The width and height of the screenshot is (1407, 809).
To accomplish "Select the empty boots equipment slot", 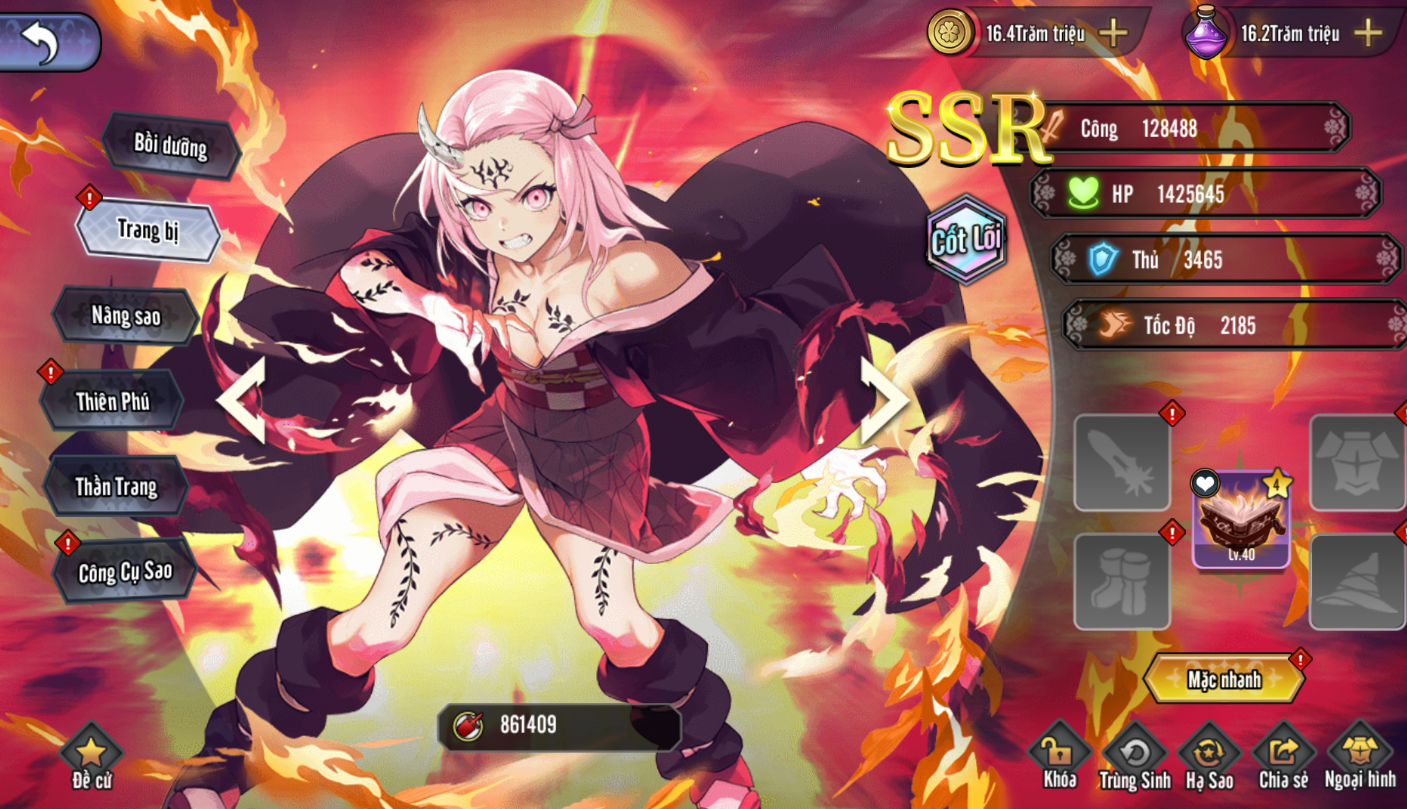I will [x=1121, y=581].
